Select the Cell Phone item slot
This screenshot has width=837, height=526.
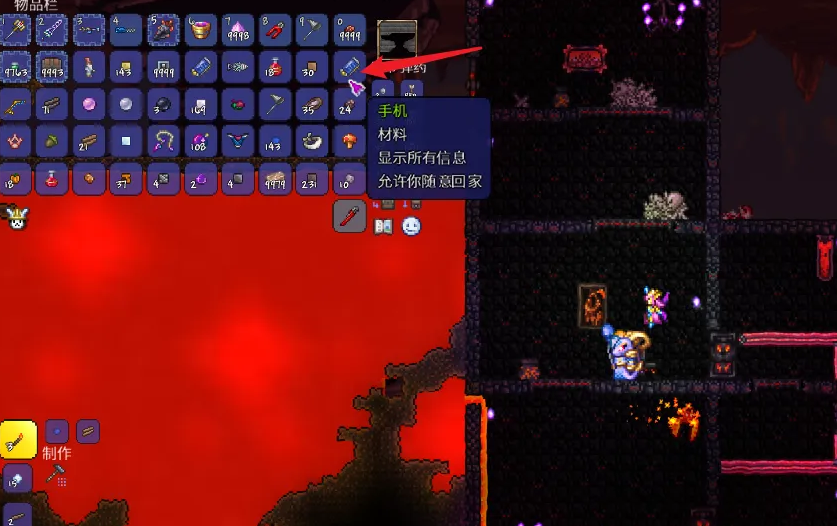pos(349,66)
